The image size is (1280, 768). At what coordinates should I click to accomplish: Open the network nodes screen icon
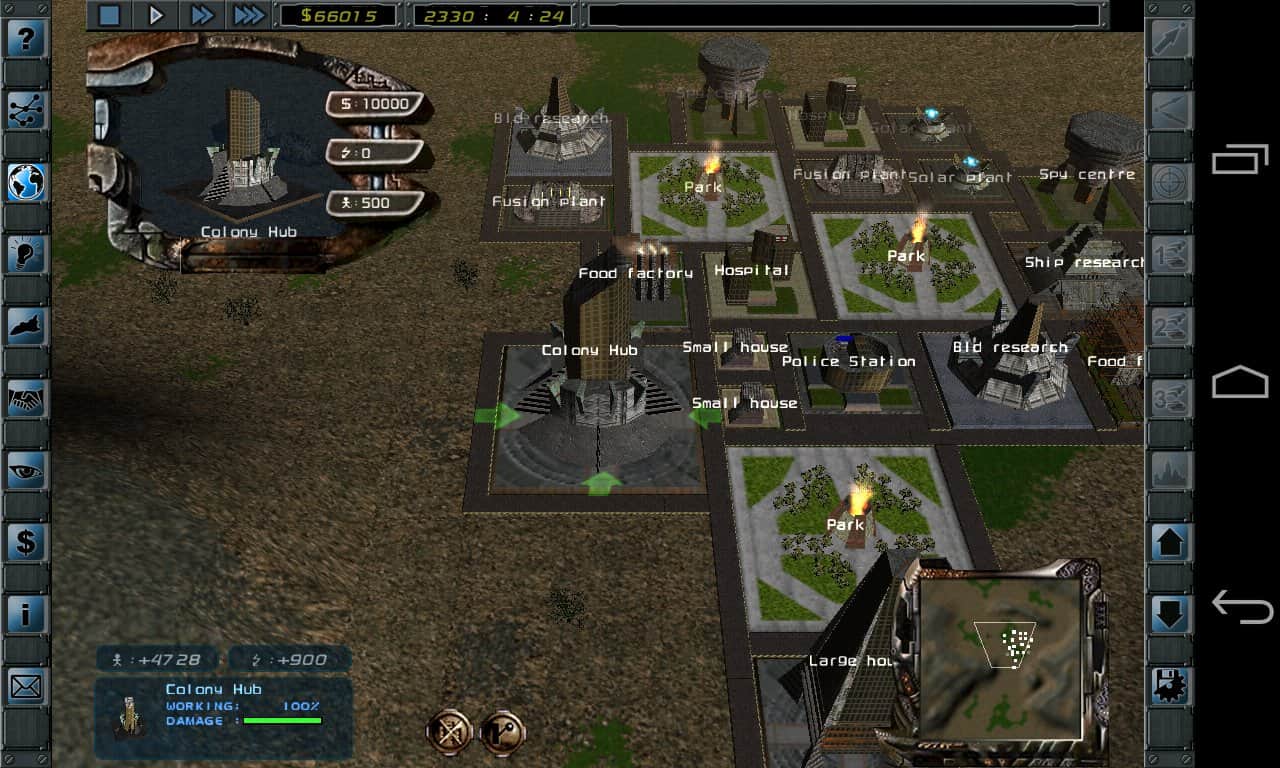(26, 111)
